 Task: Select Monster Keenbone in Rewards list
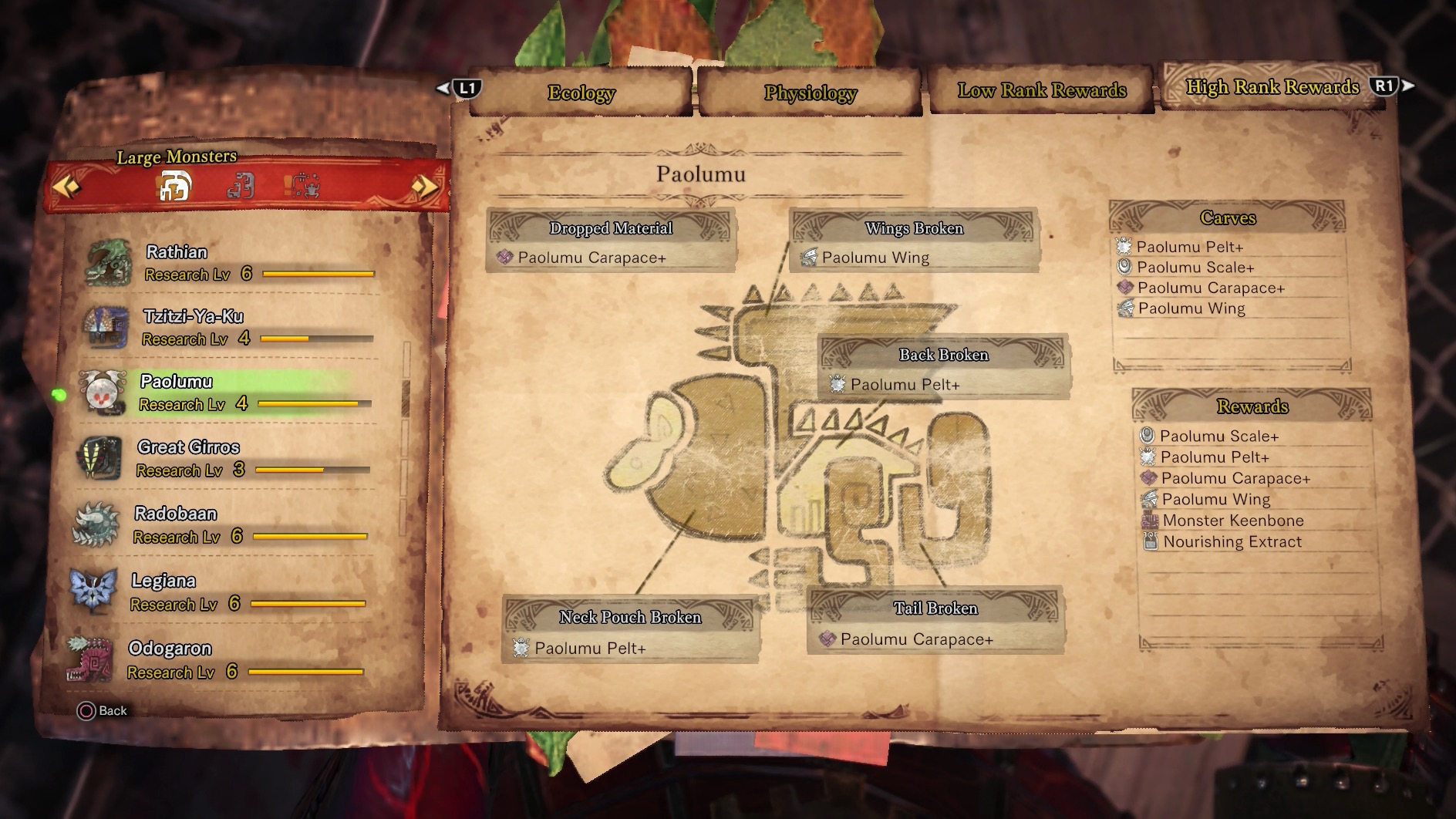(x=1232, y=521)
